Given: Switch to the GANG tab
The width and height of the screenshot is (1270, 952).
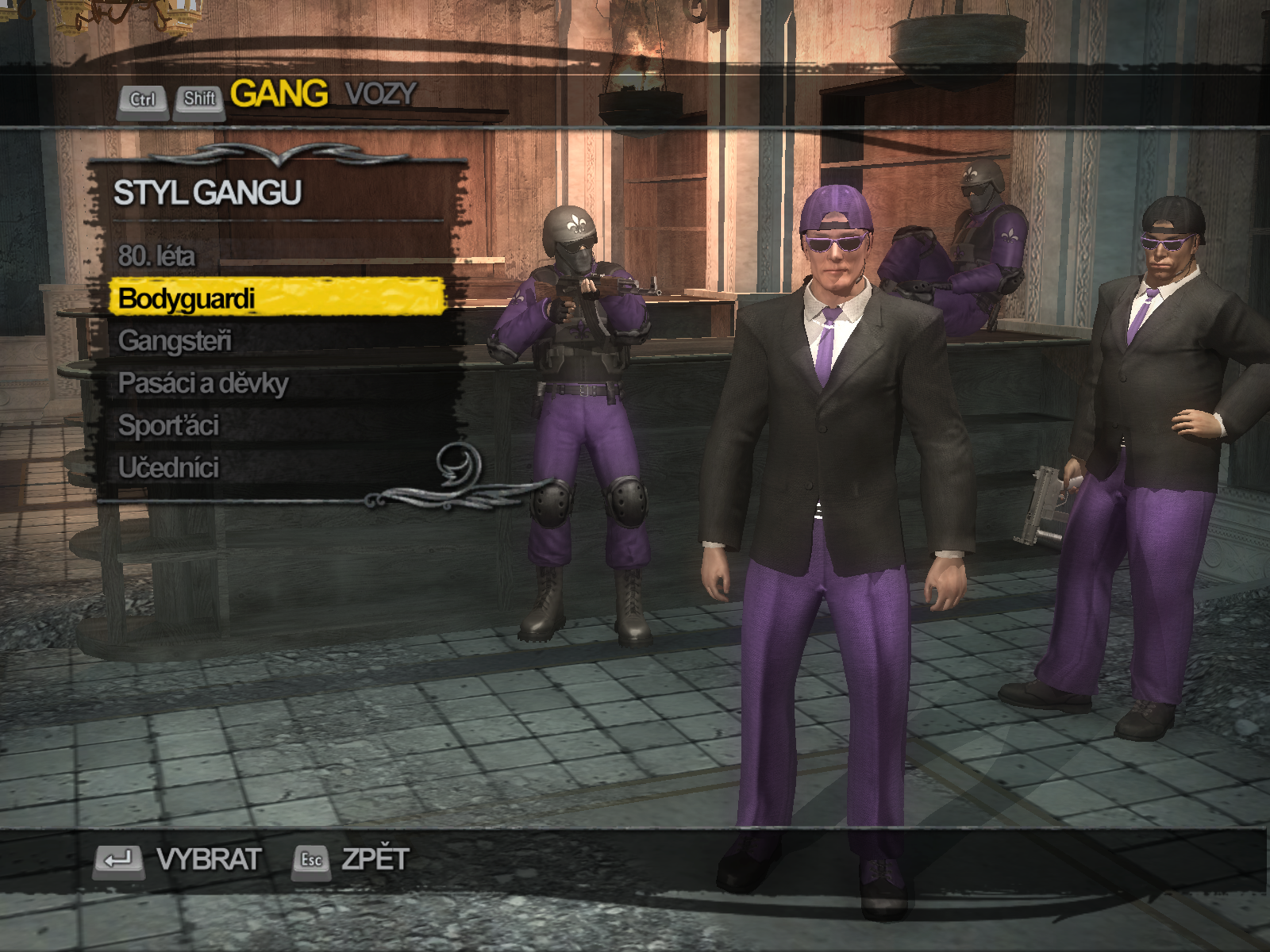Looking at the screenshot, I should 279,94.
